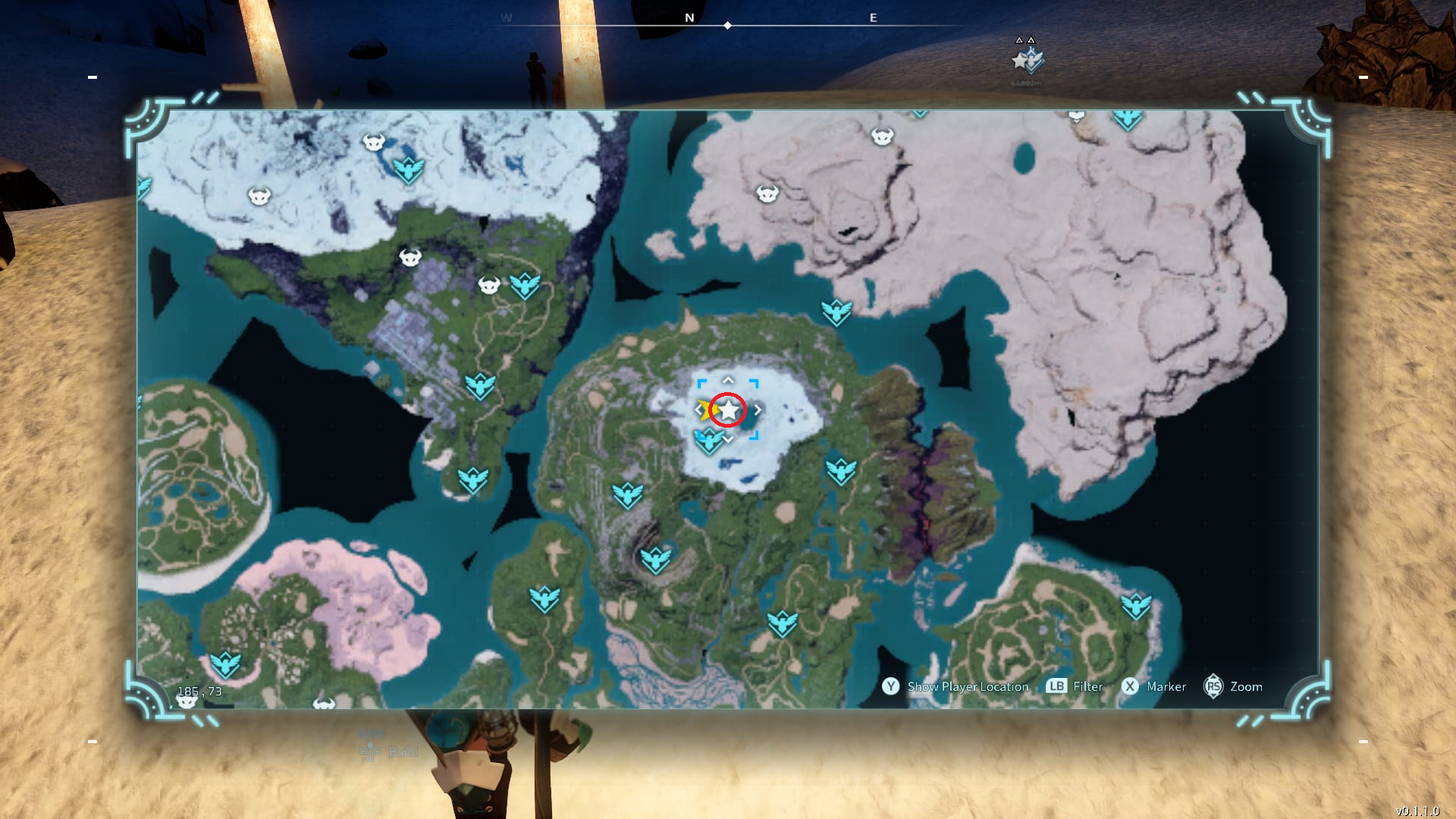The height and width of the screenshot is (819, 1456).
Task: Click the fast travel icon on the bottom-left island
Action: pos(225,663)
